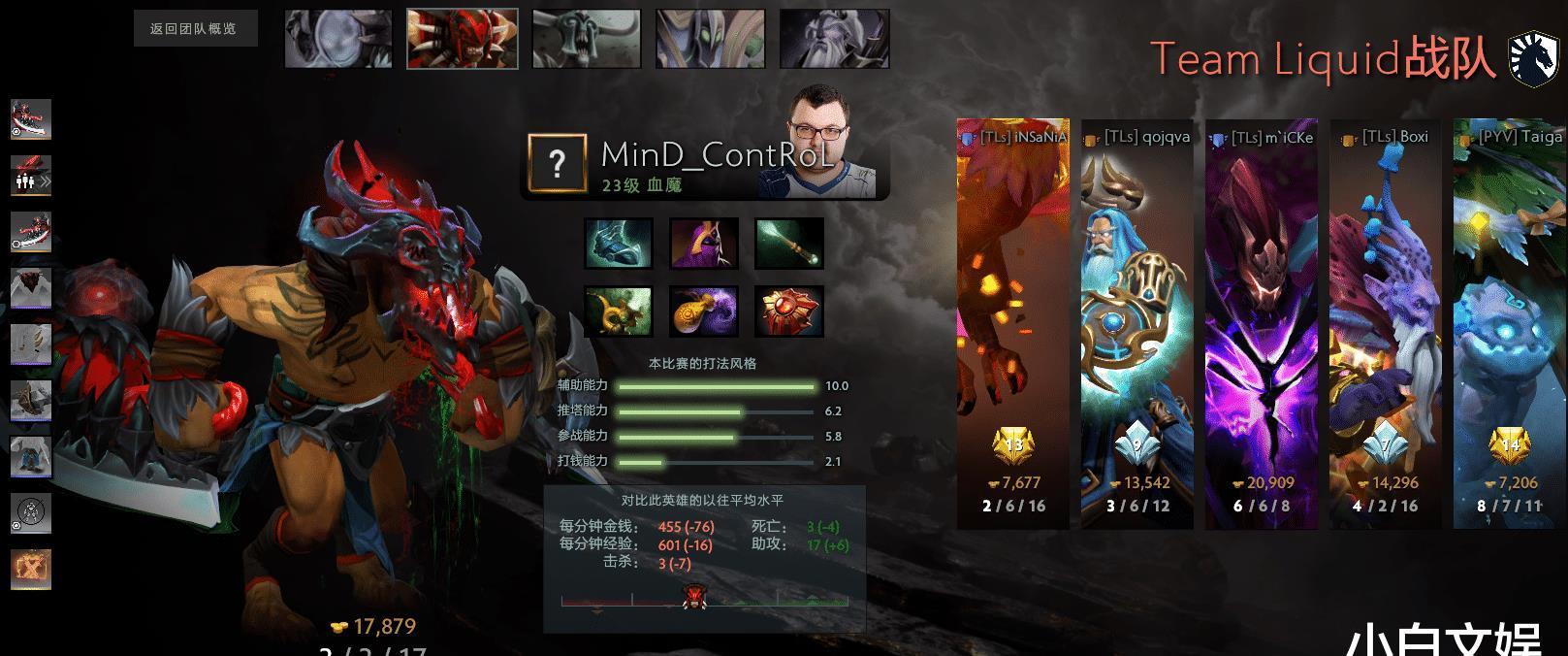Select the Faceless Void hero portrait
Screen dimensions: 1568x656
[x=337, y=39]
